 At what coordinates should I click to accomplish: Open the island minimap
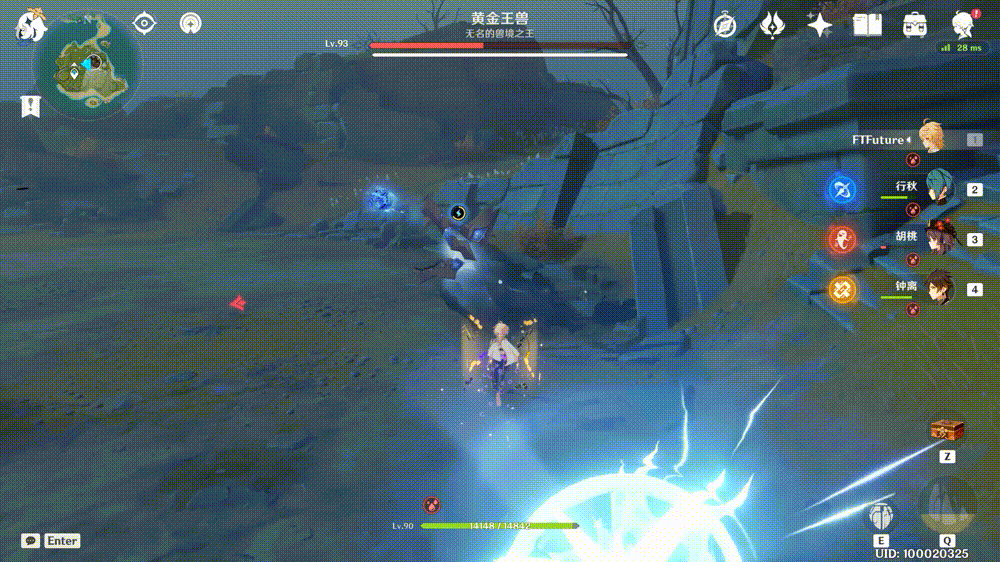[84, 66]
